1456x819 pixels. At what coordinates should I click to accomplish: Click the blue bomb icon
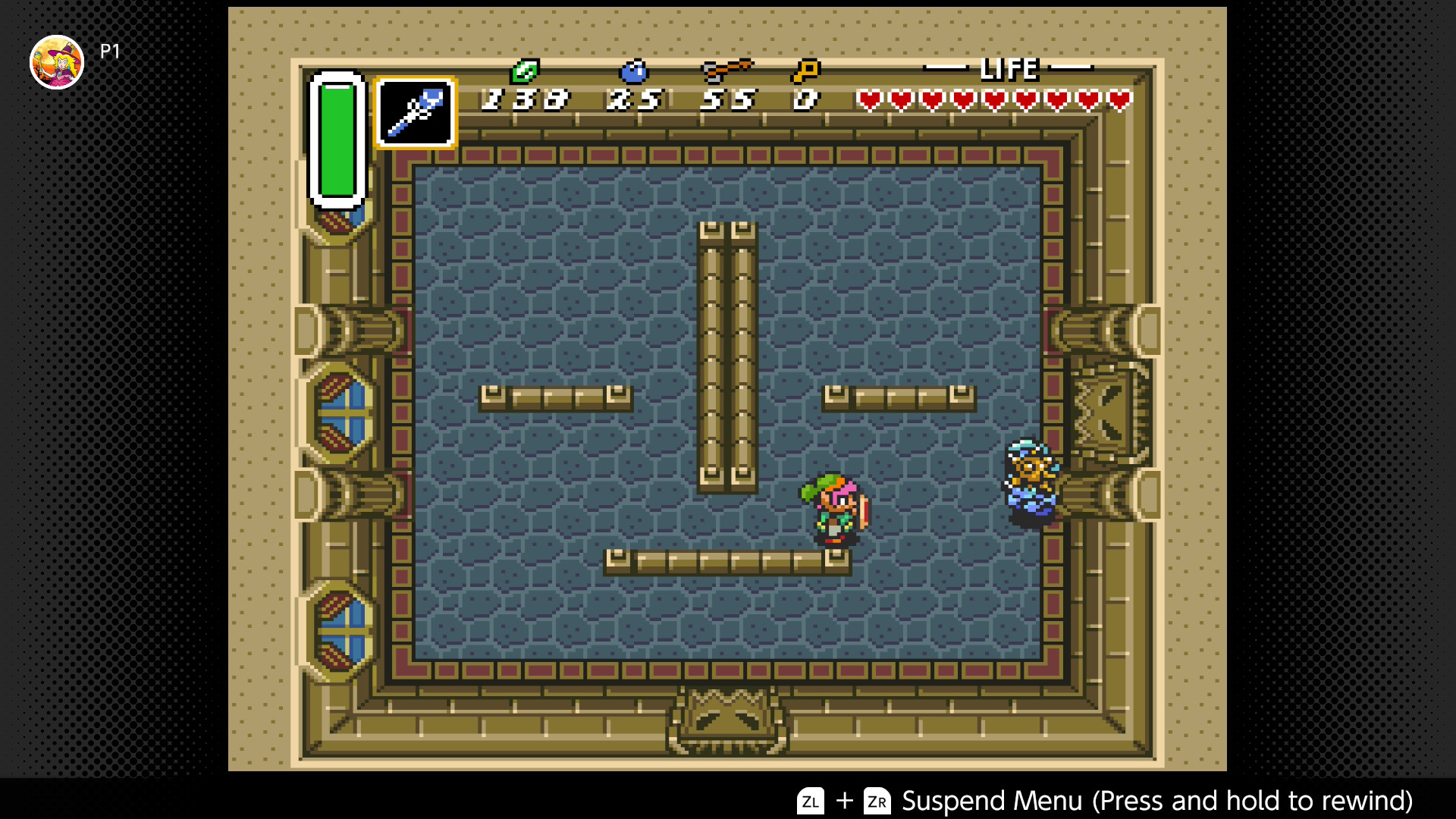pyautogui.click(x=633, y=71)
